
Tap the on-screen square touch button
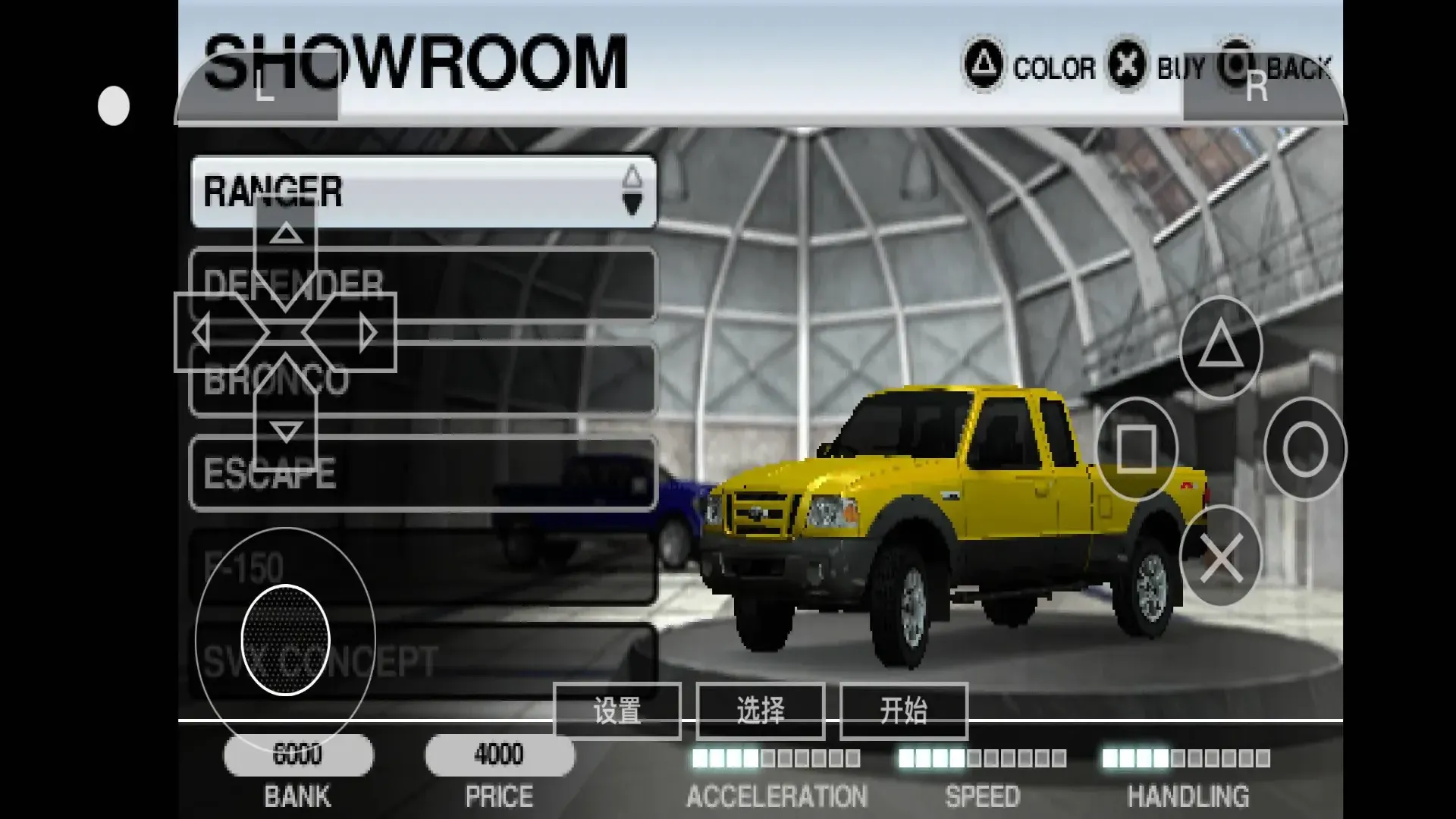coord(1136,449)
